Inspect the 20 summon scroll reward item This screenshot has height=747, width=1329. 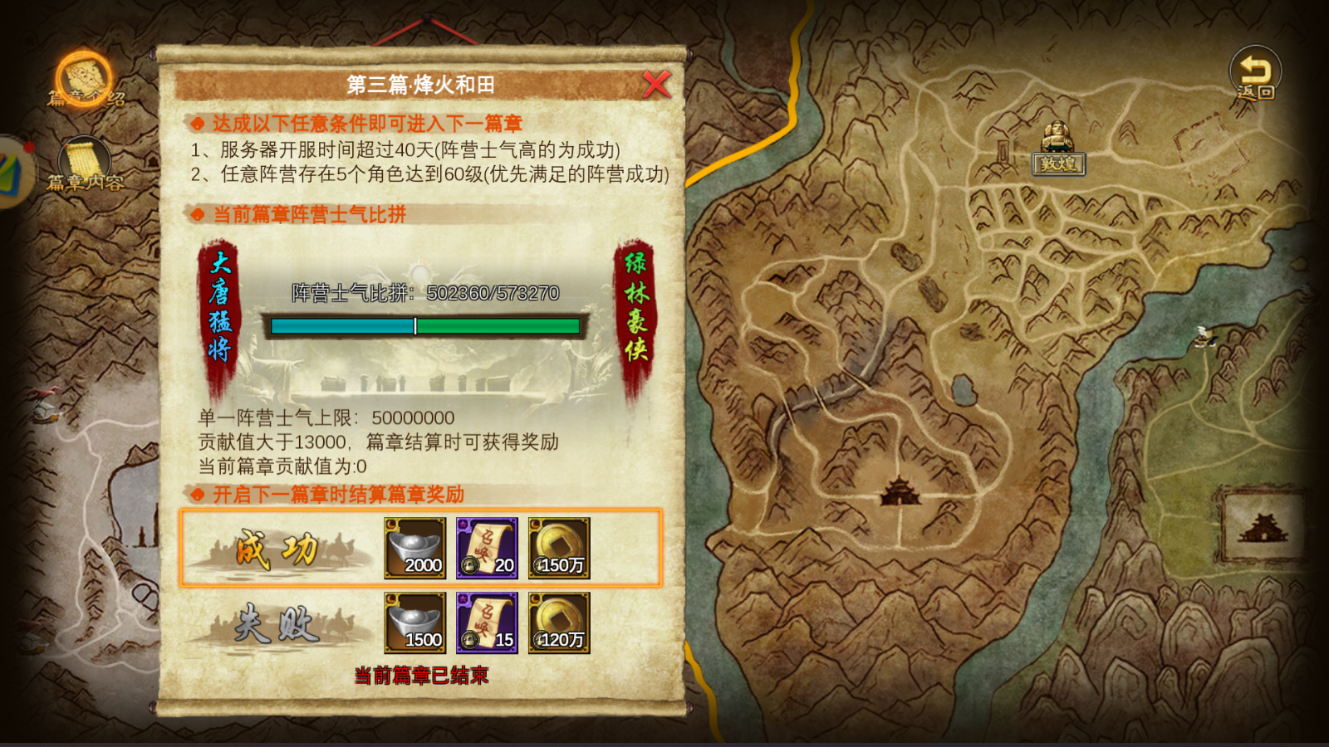point(486,546)
